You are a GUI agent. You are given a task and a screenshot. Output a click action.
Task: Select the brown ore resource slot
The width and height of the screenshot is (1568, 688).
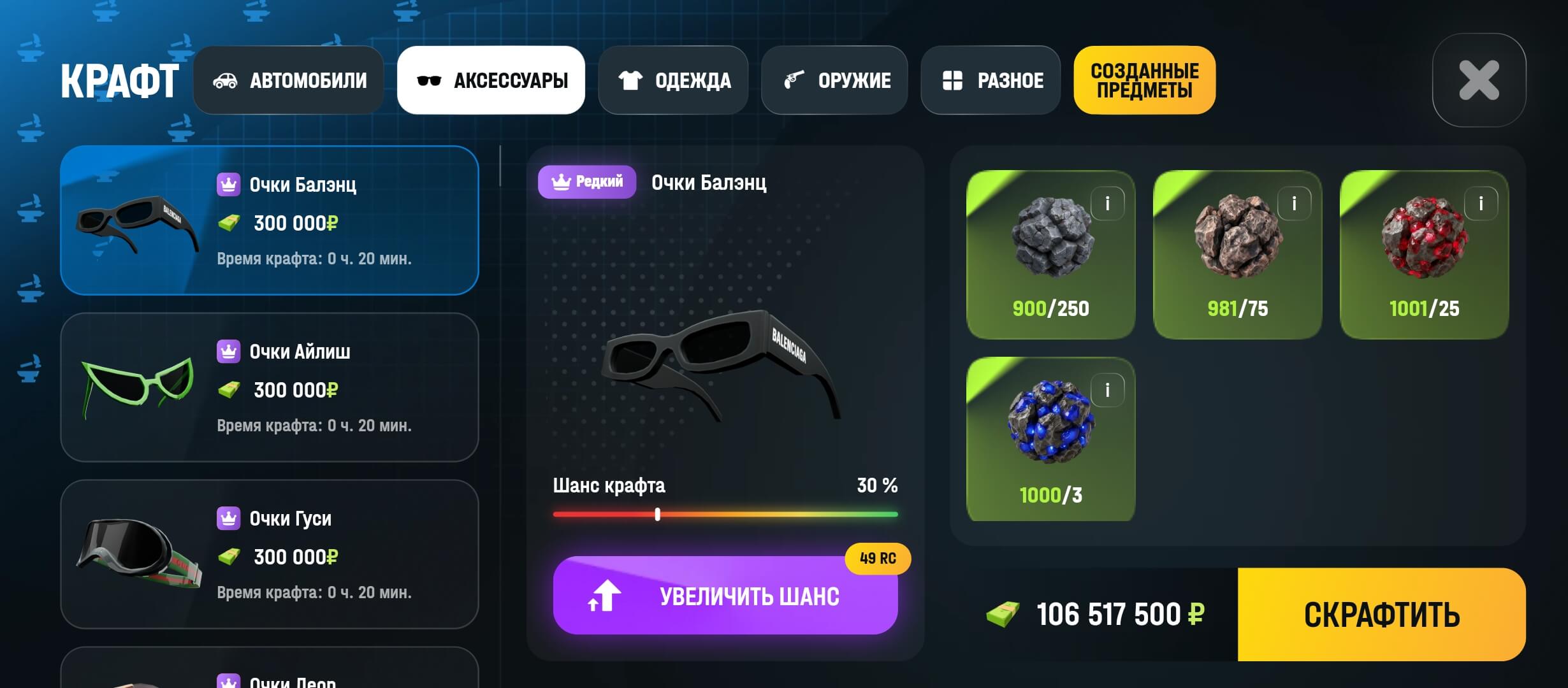click(1237, 255)
